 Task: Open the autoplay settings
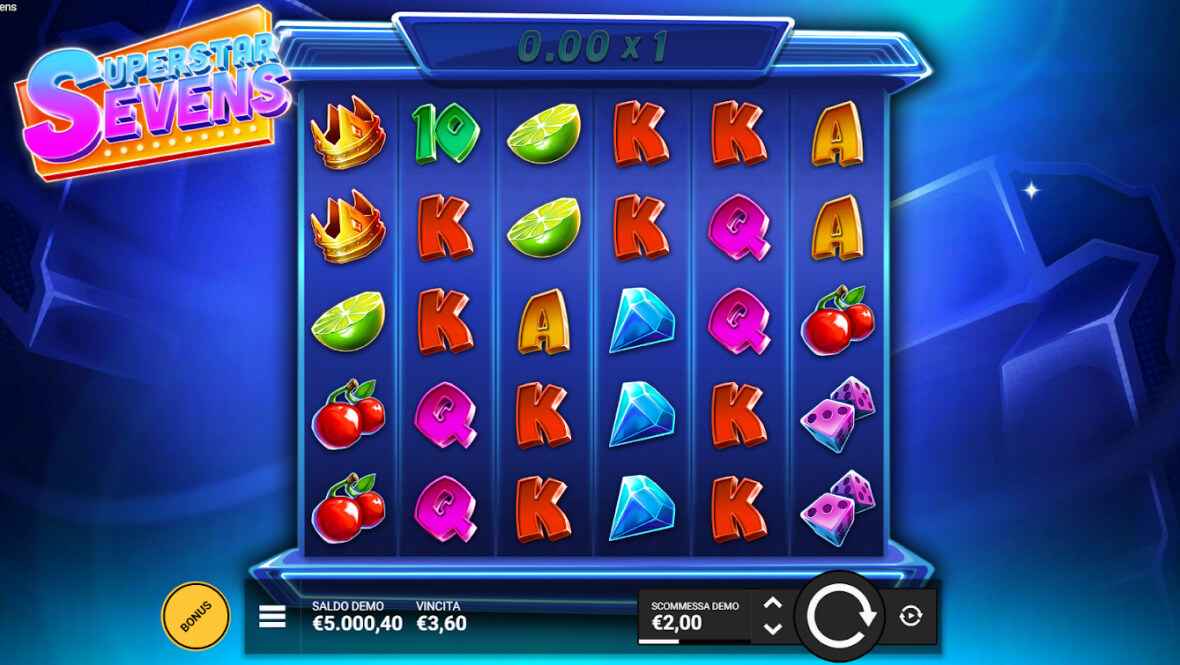(x=910, y=616)
